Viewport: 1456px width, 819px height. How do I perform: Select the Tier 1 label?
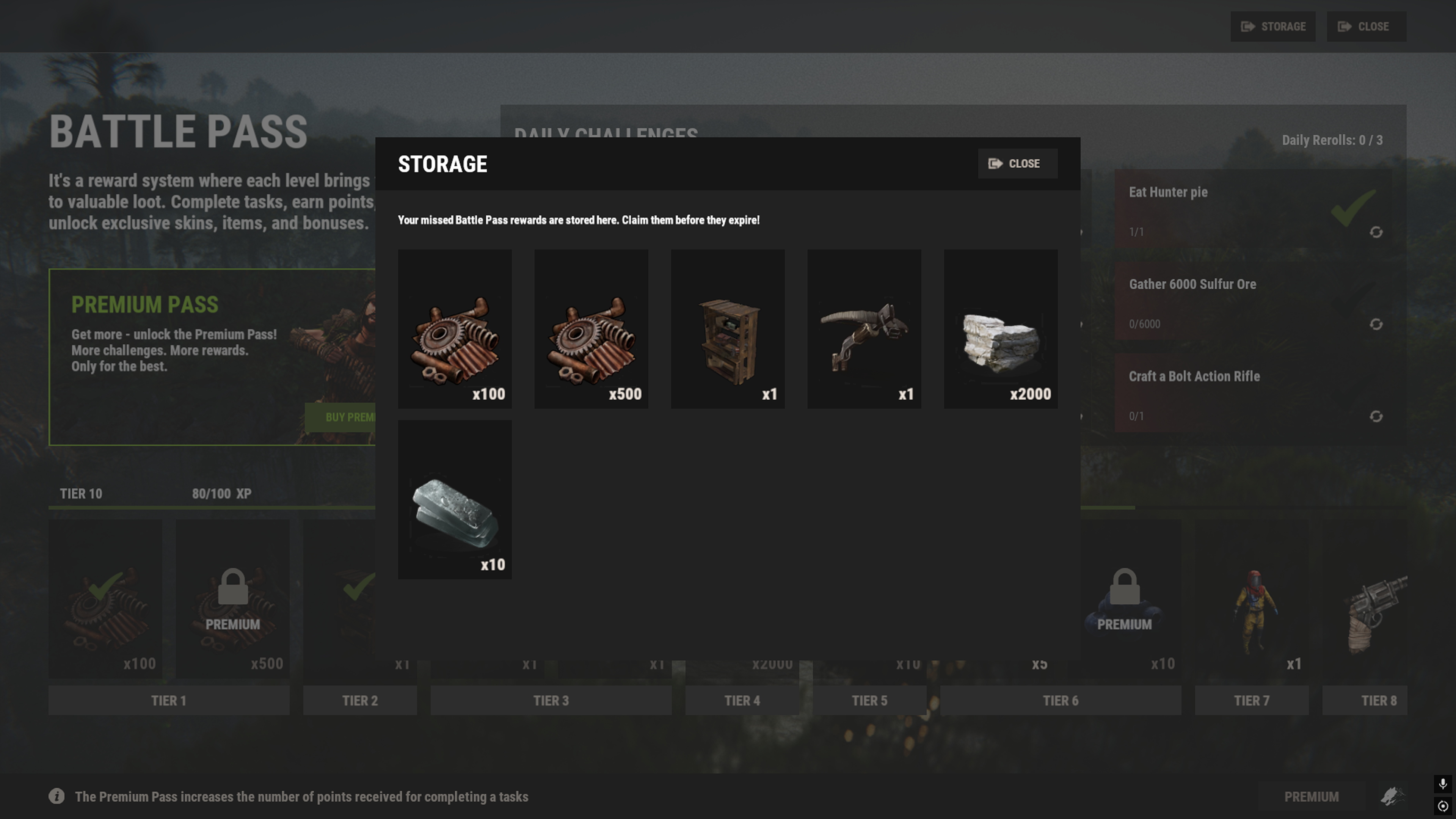coord(168,701)
